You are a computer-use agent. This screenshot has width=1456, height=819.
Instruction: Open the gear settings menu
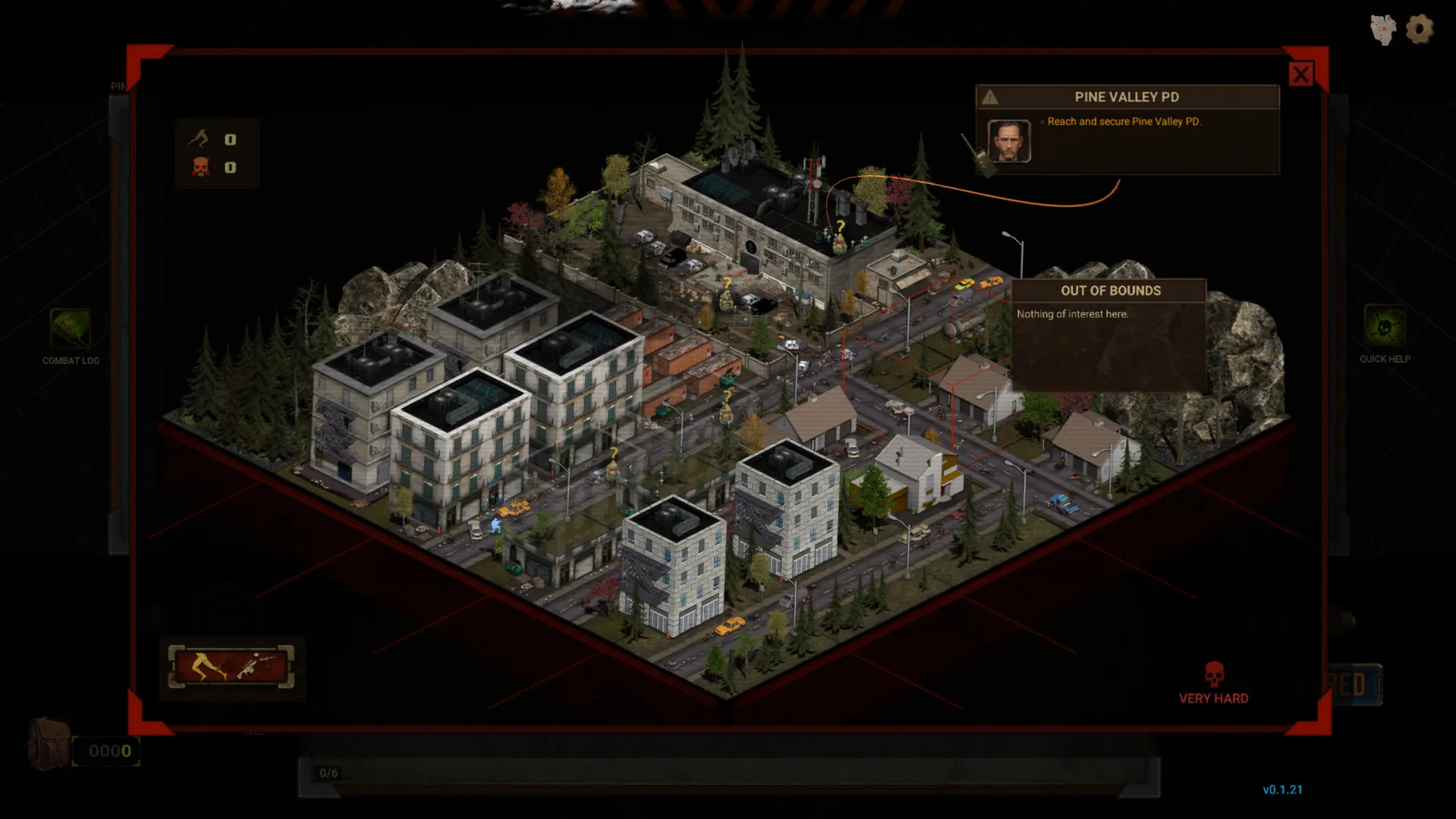point(1419,30)
